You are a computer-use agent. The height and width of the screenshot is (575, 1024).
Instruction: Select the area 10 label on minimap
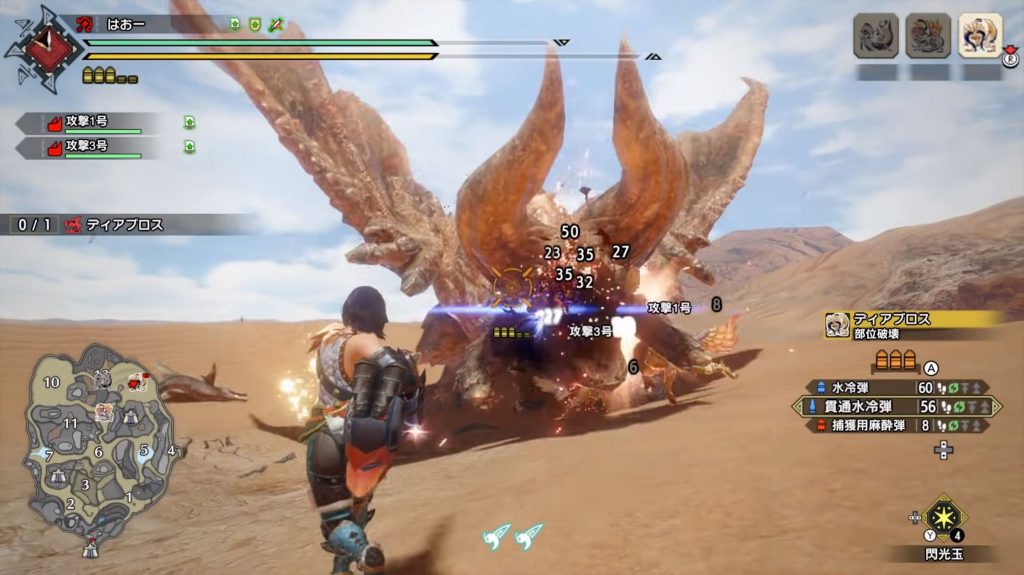(51, 383)
